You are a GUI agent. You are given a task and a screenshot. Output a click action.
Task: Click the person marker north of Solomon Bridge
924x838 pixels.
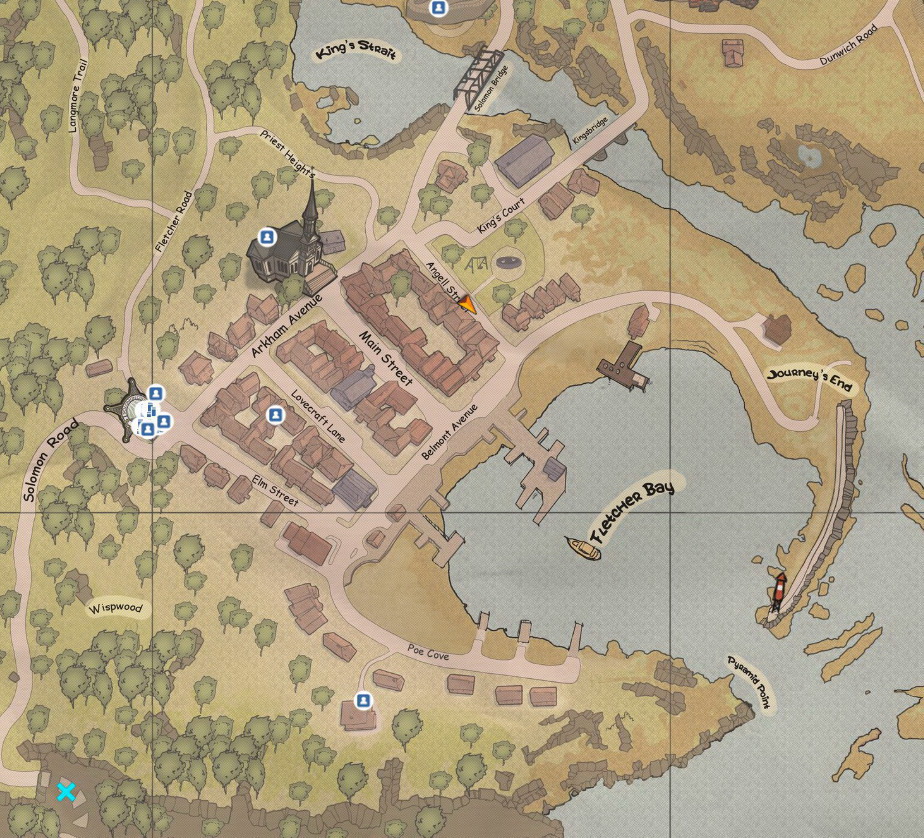[438, 8]
